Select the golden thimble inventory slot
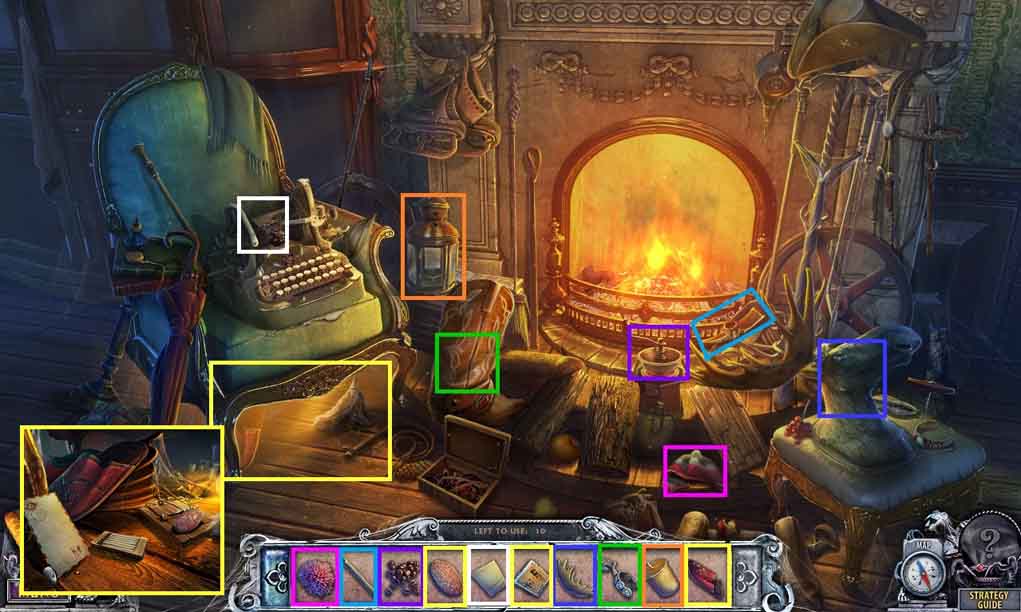Image resolution: width=1021 pixels, height=612 pixels. tap(662, 575)
